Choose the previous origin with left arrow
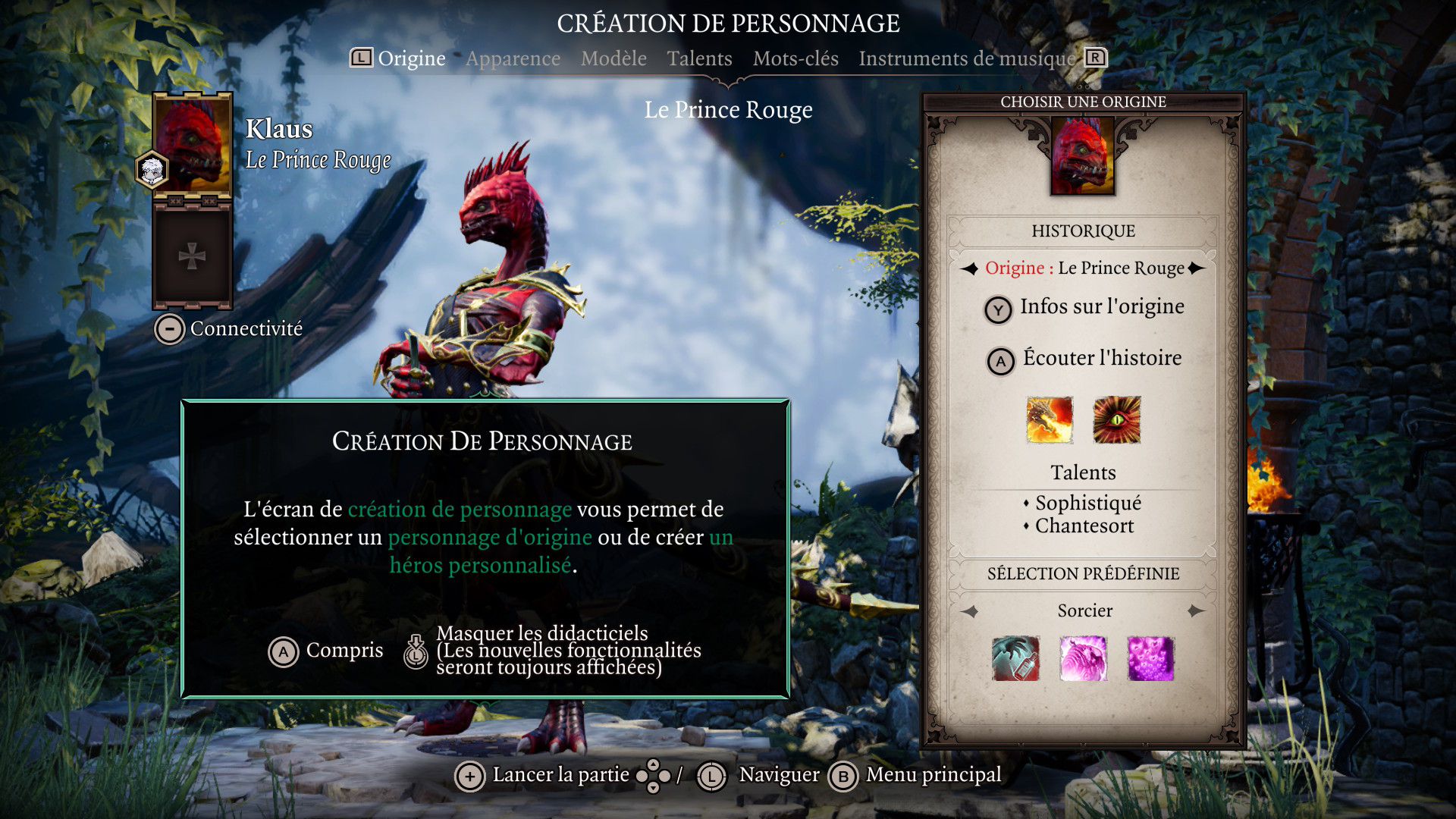This screenshot has height=819, width=1456. click(x=970, y=268)
